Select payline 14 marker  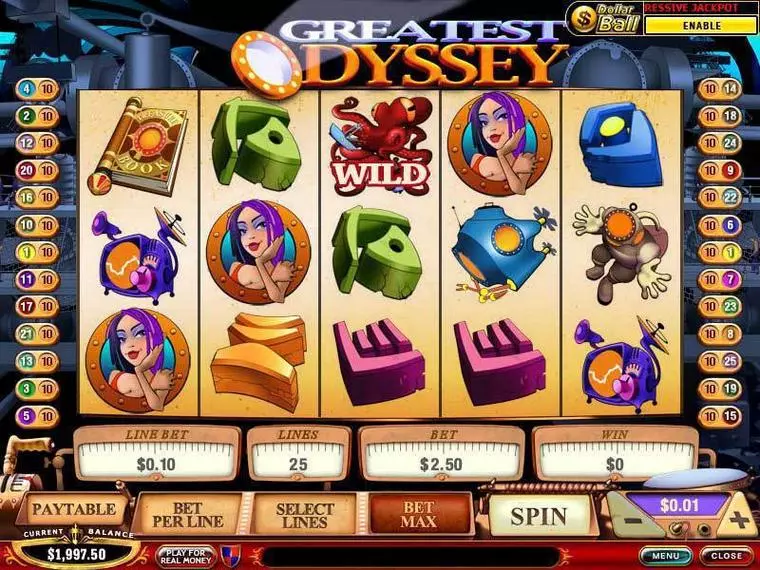coord(731,89)
